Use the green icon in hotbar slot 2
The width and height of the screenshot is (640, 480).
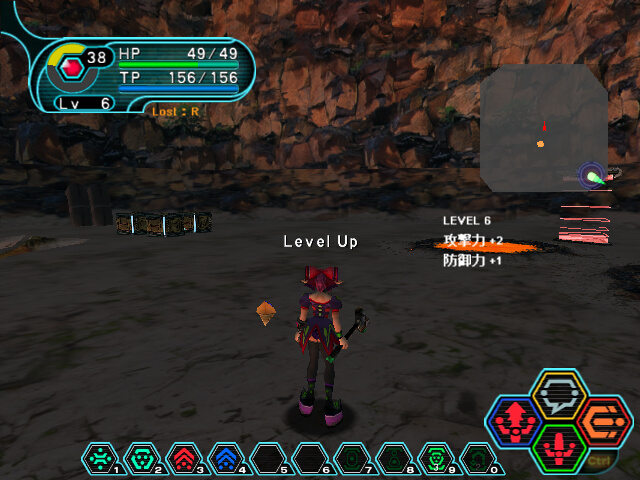pyautogui.click(x=141, y=457)
